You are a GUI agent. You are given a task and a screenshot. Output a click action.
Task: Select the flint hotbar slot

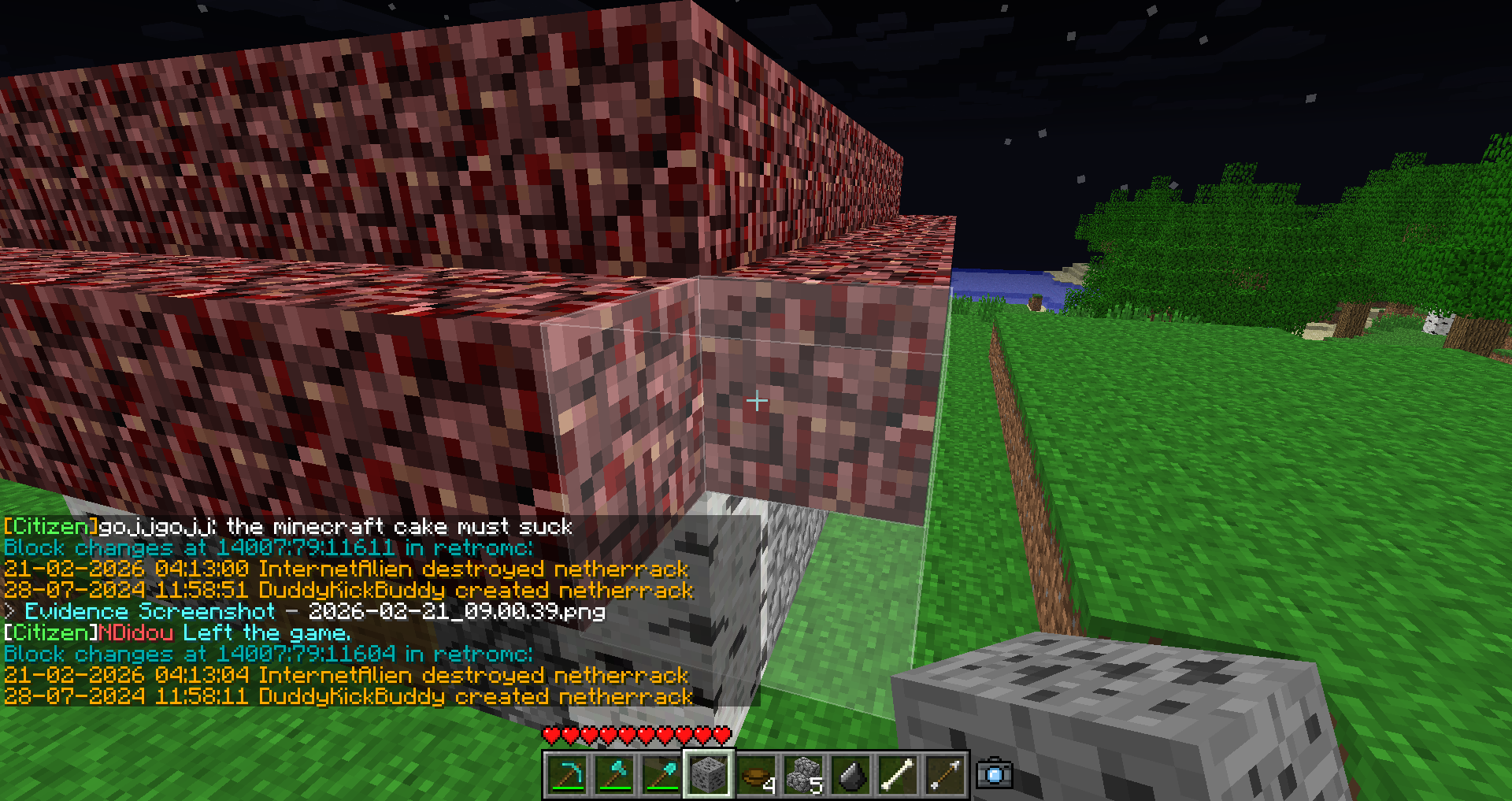click(850, 775)
